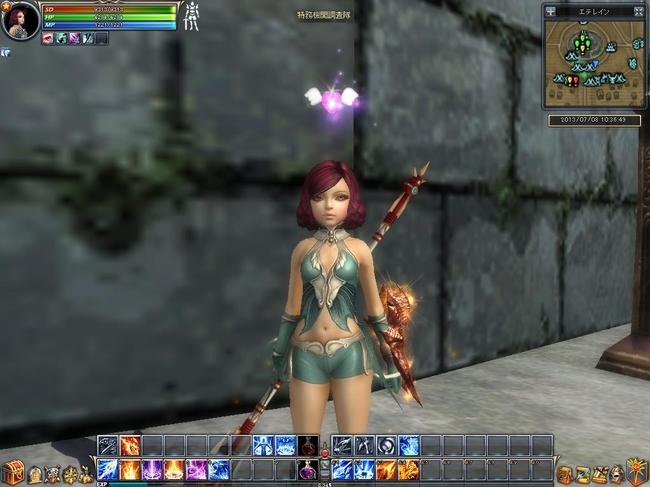Click the minimap's top-left corner button

coord(550,12)
